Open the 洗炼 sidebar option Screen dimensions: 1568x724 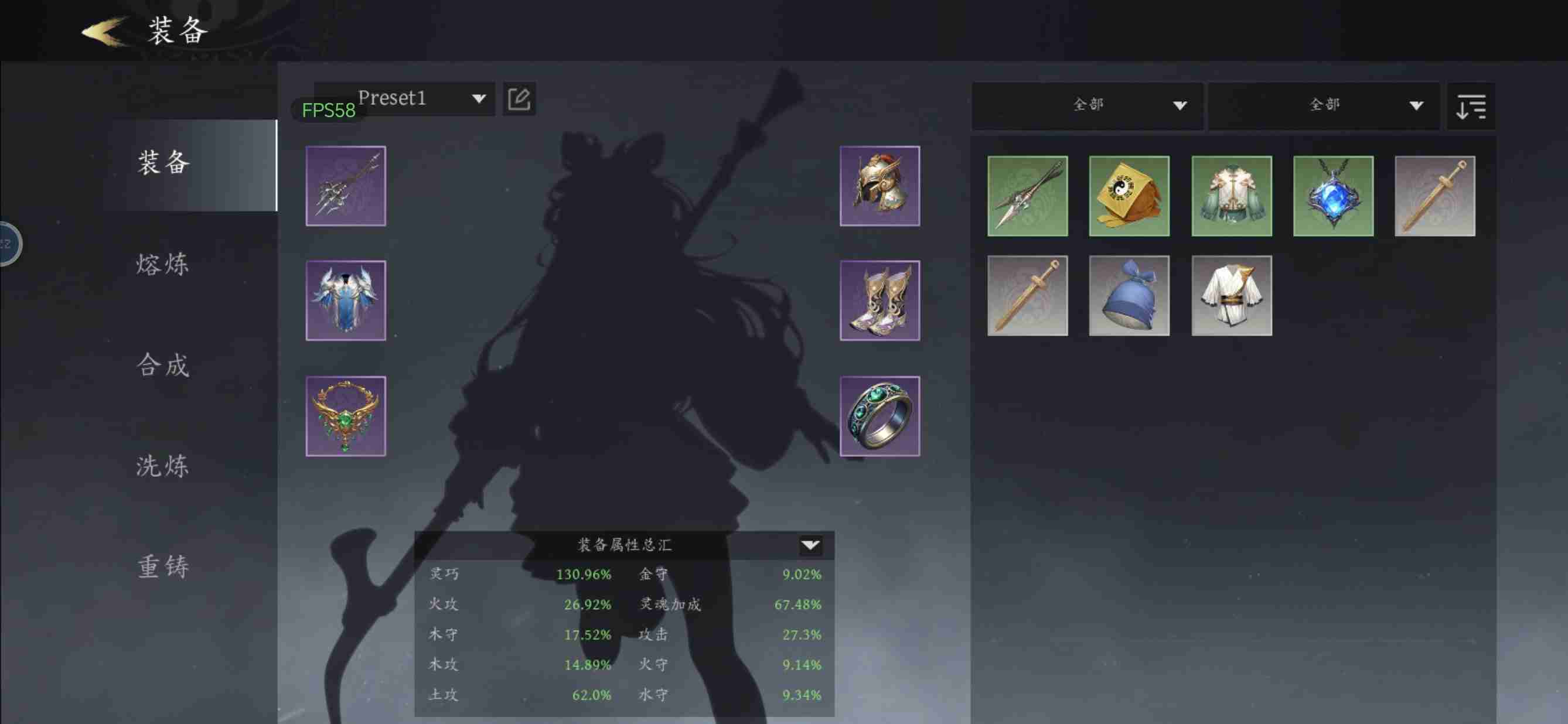[161, 466]
